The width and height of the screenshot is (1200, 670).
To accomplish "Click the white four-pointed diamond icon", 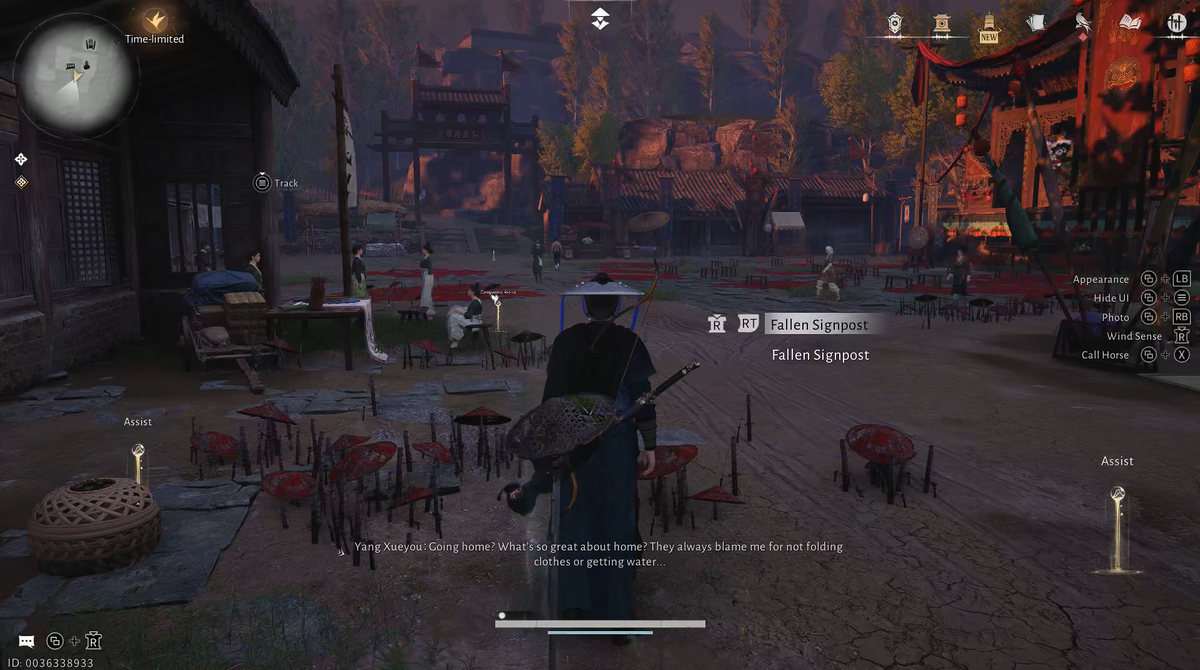I will click(21, 159).
